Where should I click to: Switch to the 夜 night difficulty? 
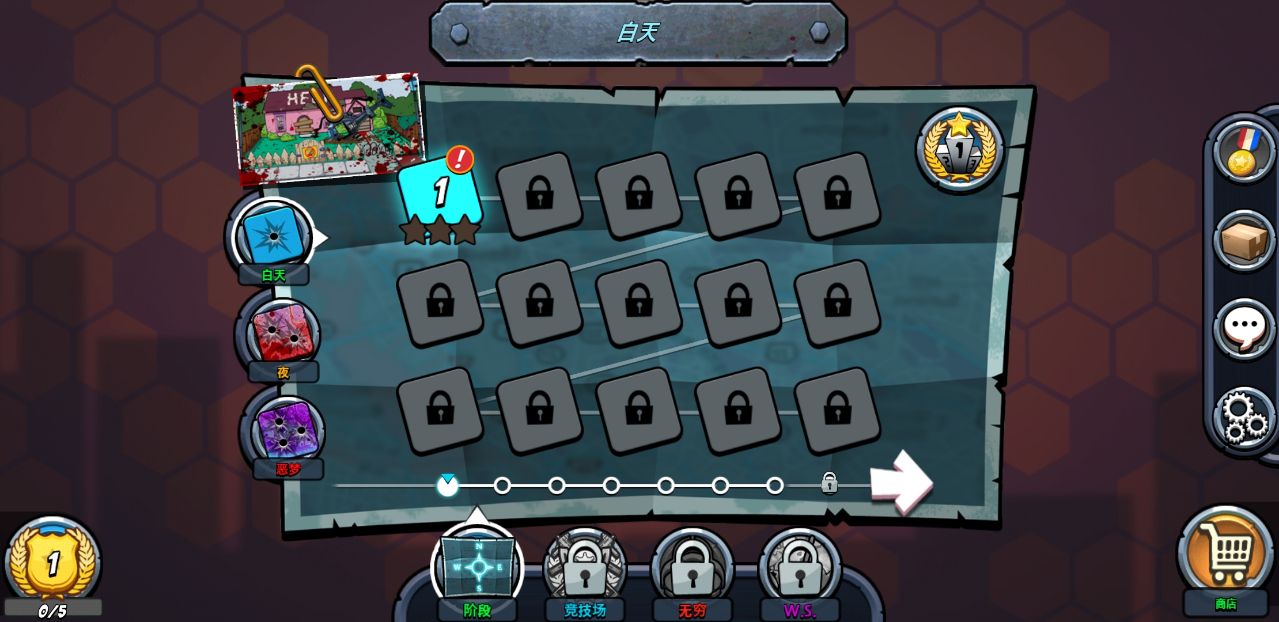point(283,334)
